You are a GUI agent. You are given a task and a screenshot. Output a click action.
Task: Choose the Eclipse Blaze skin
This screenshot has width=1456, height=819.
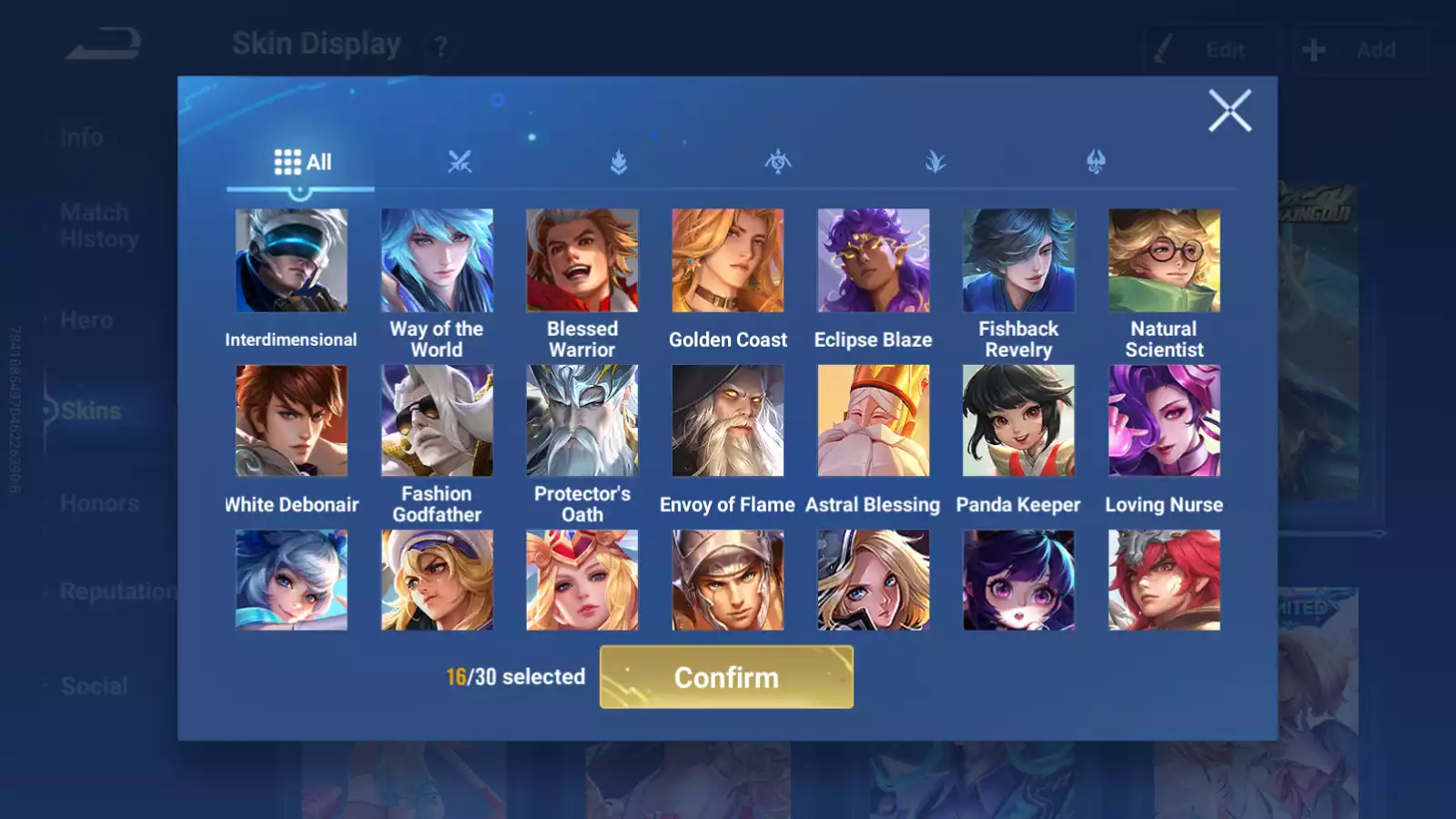coord(874,261)
